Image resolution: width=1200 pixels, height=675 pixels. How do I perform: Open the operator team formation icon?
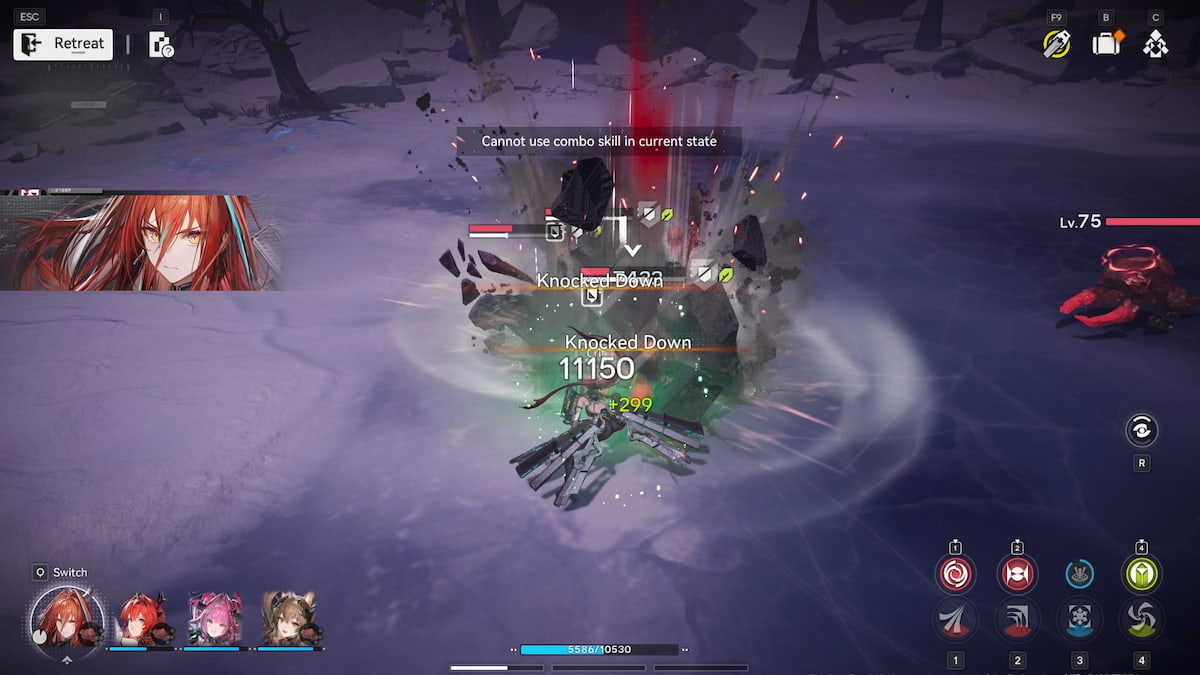click(x=1155, y=44)
